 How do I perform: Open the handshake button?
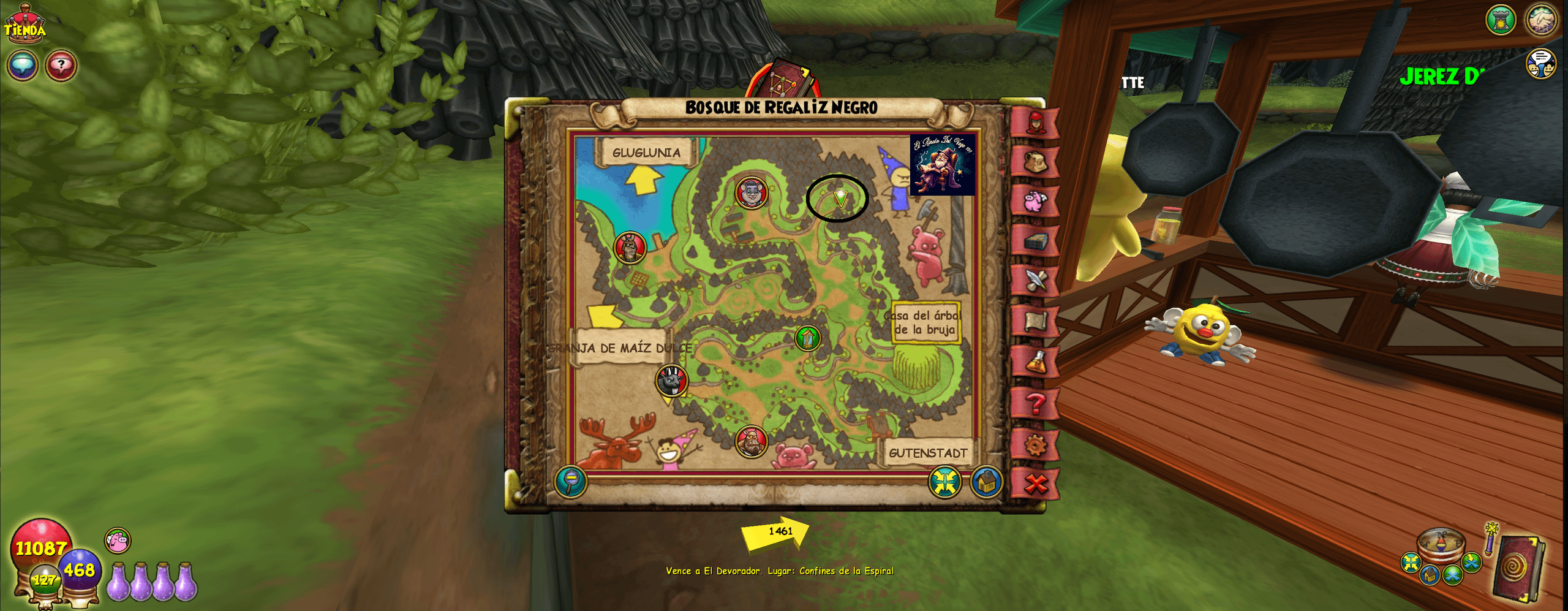[x=1541, y=20]
